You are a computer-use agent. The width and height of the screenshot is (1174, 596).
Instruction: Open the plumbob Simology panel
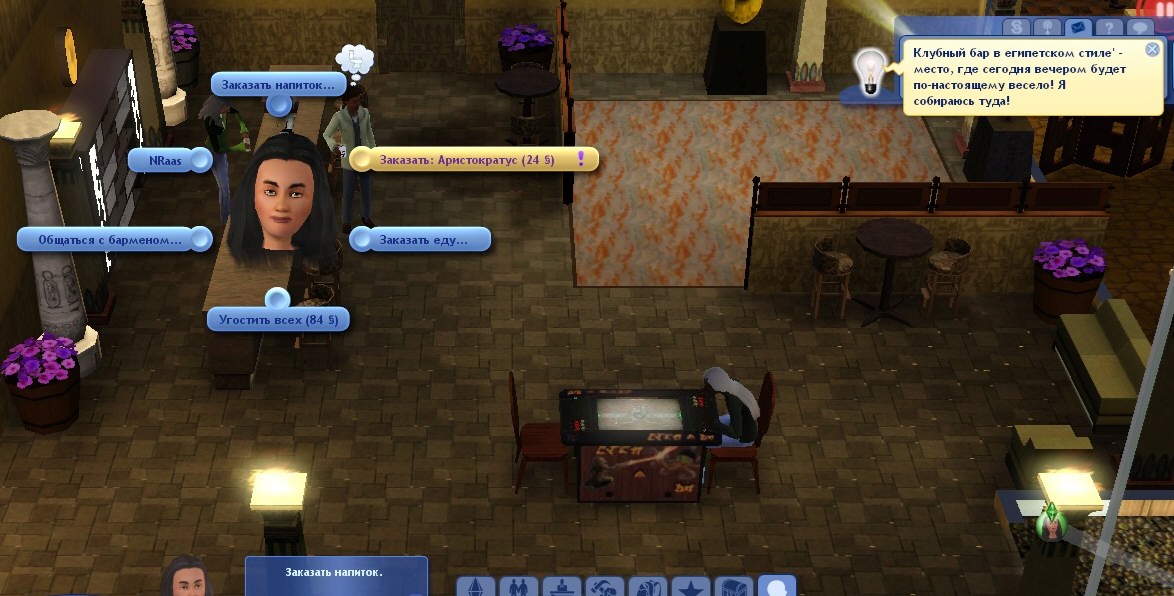477,588
